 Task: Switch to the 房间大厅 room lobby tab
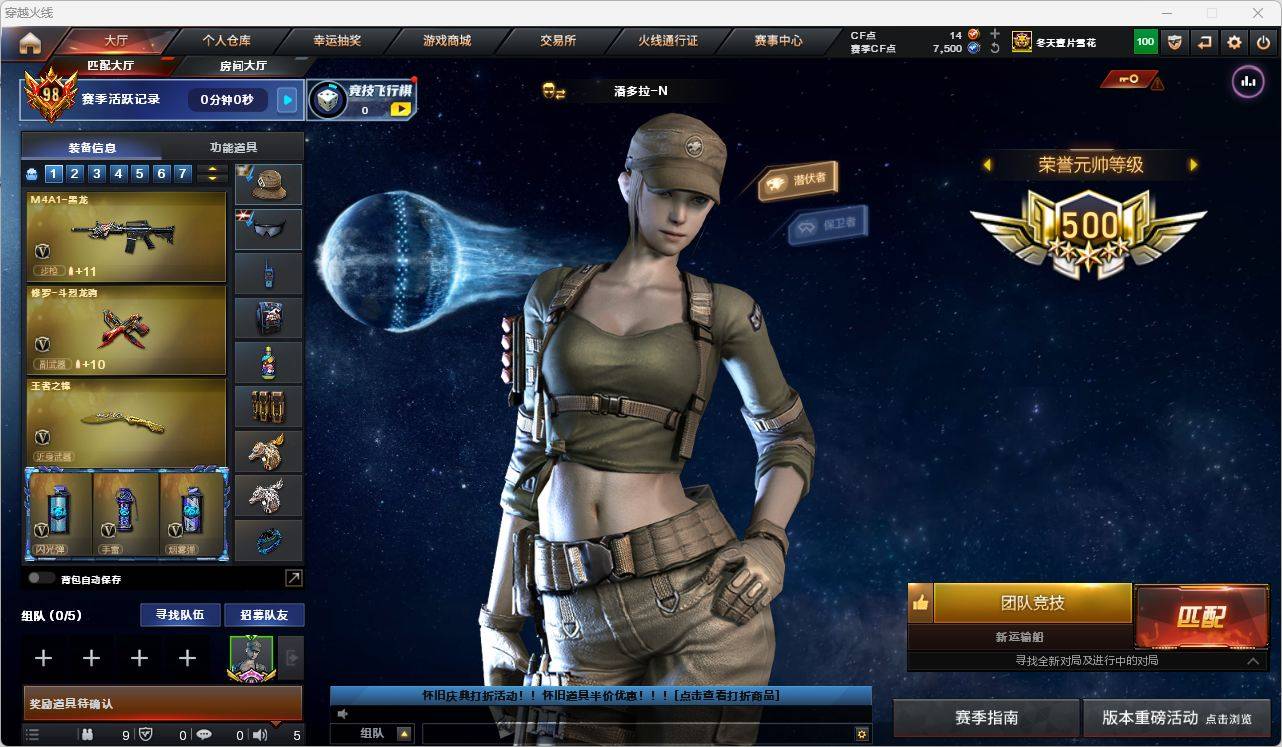click(x=243, y=66)
